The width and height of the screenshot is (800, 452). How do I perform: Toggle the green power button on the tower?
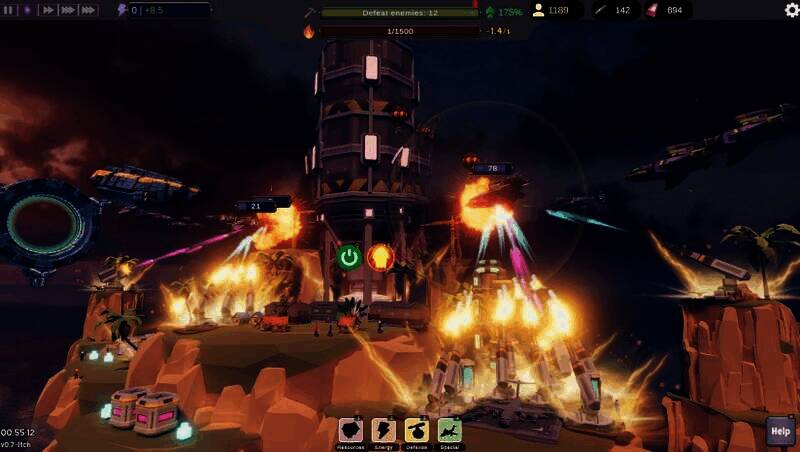point(349,257)
